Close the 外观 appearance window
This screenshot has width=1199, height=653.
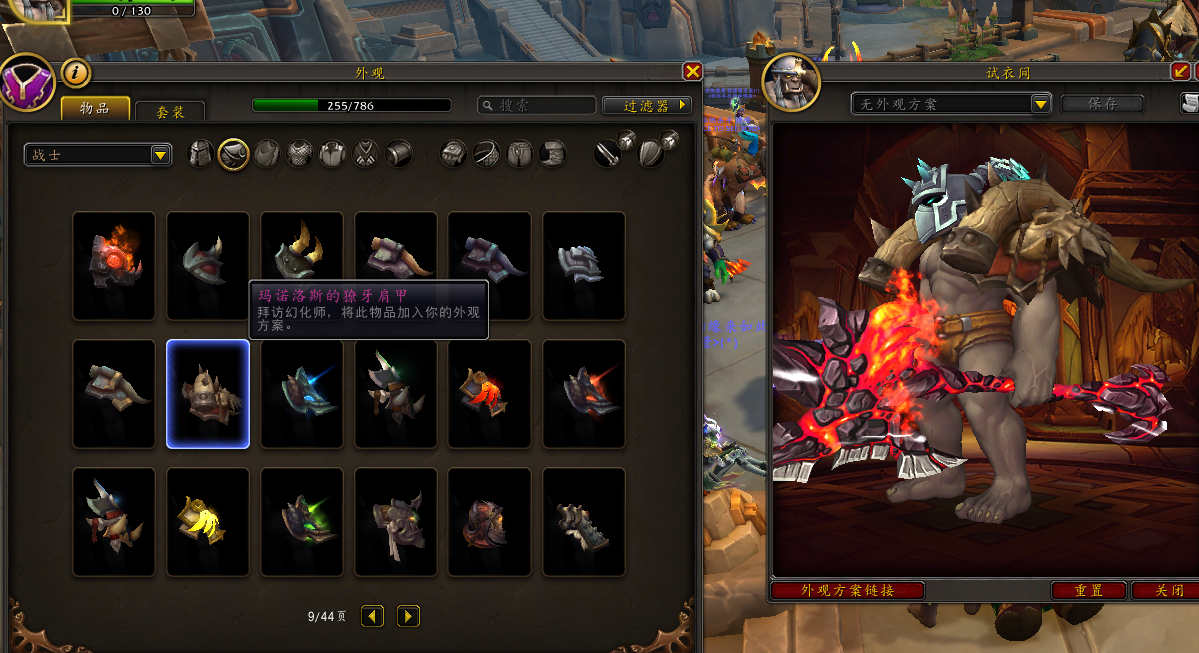click(x=692, y=72)
